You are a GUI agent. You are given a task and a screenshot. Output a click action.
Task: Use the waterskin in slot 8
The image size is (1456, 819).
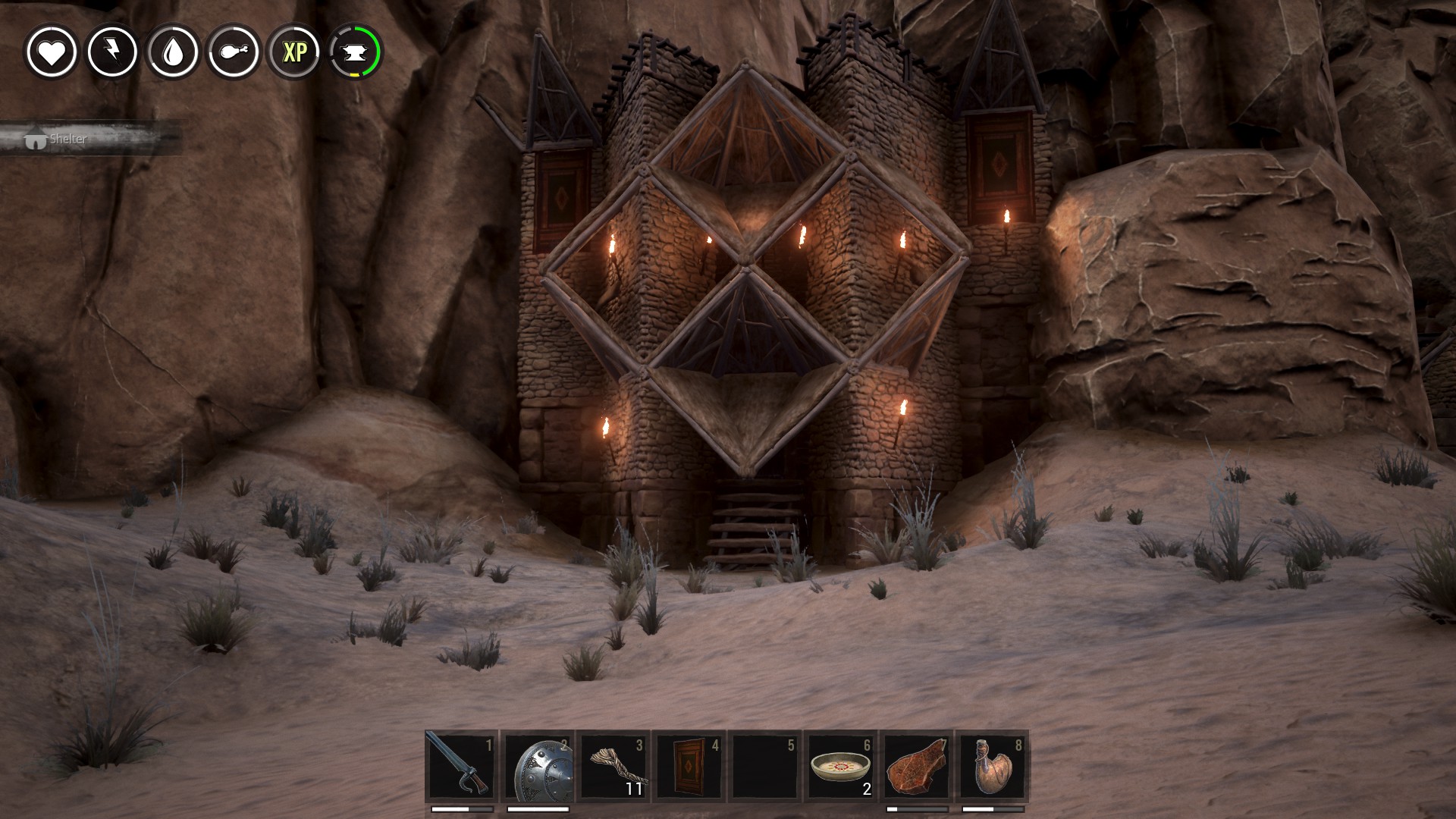point(993,766)
